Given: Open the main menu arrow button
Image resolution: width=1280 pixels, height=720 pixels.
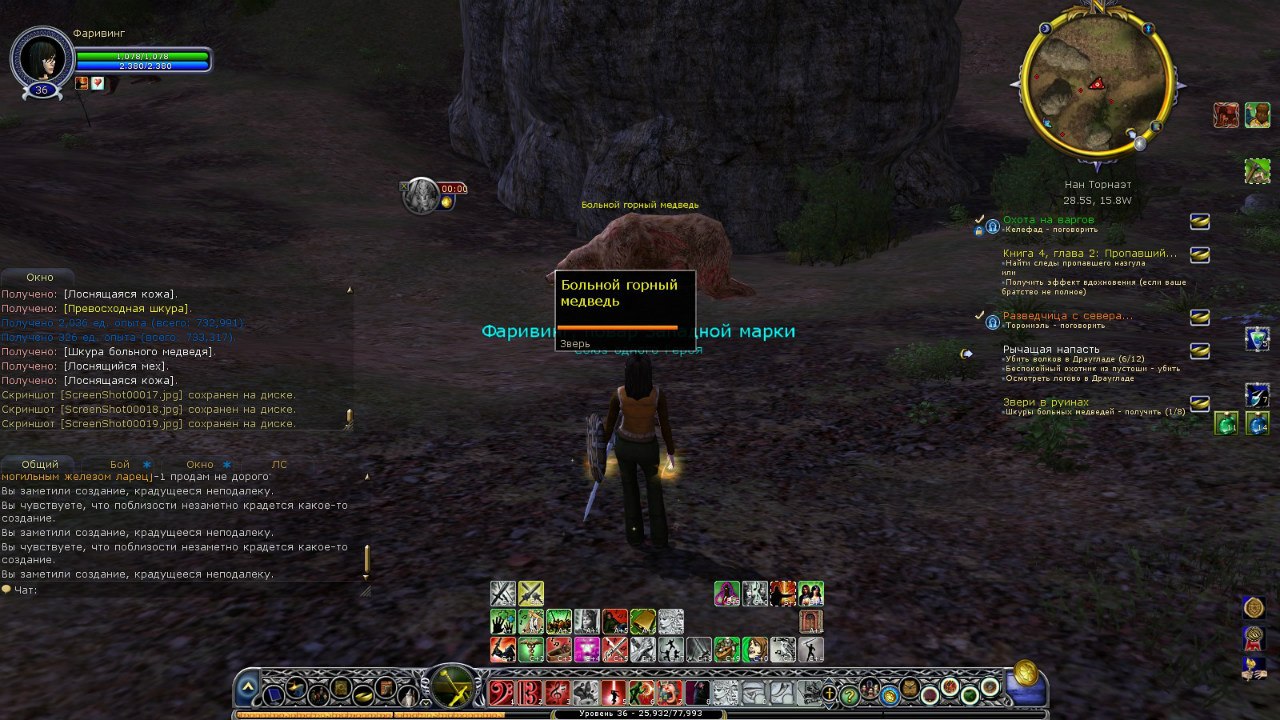Looking at the screenshot, I should 248,690.
